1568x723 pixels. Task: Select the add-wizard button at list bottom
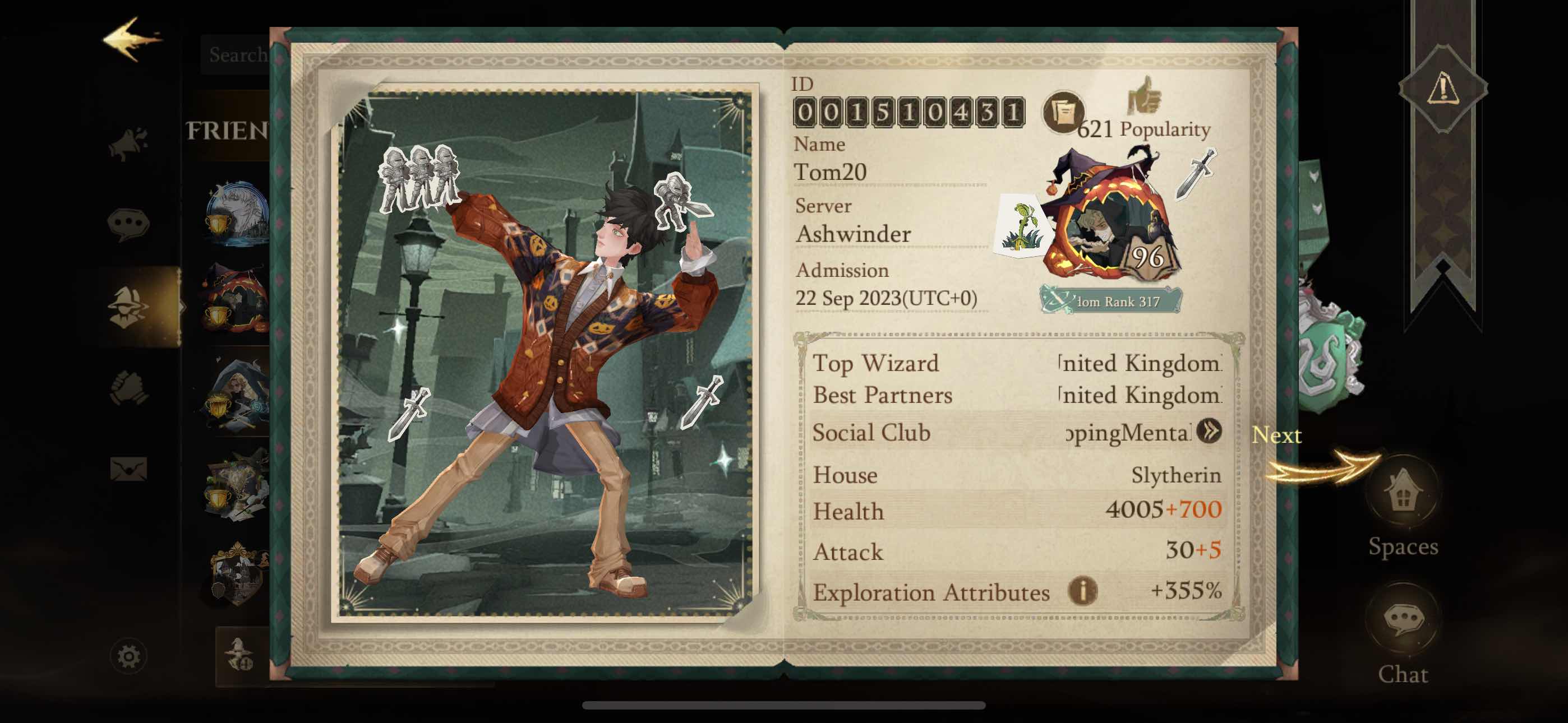(241, 656)
